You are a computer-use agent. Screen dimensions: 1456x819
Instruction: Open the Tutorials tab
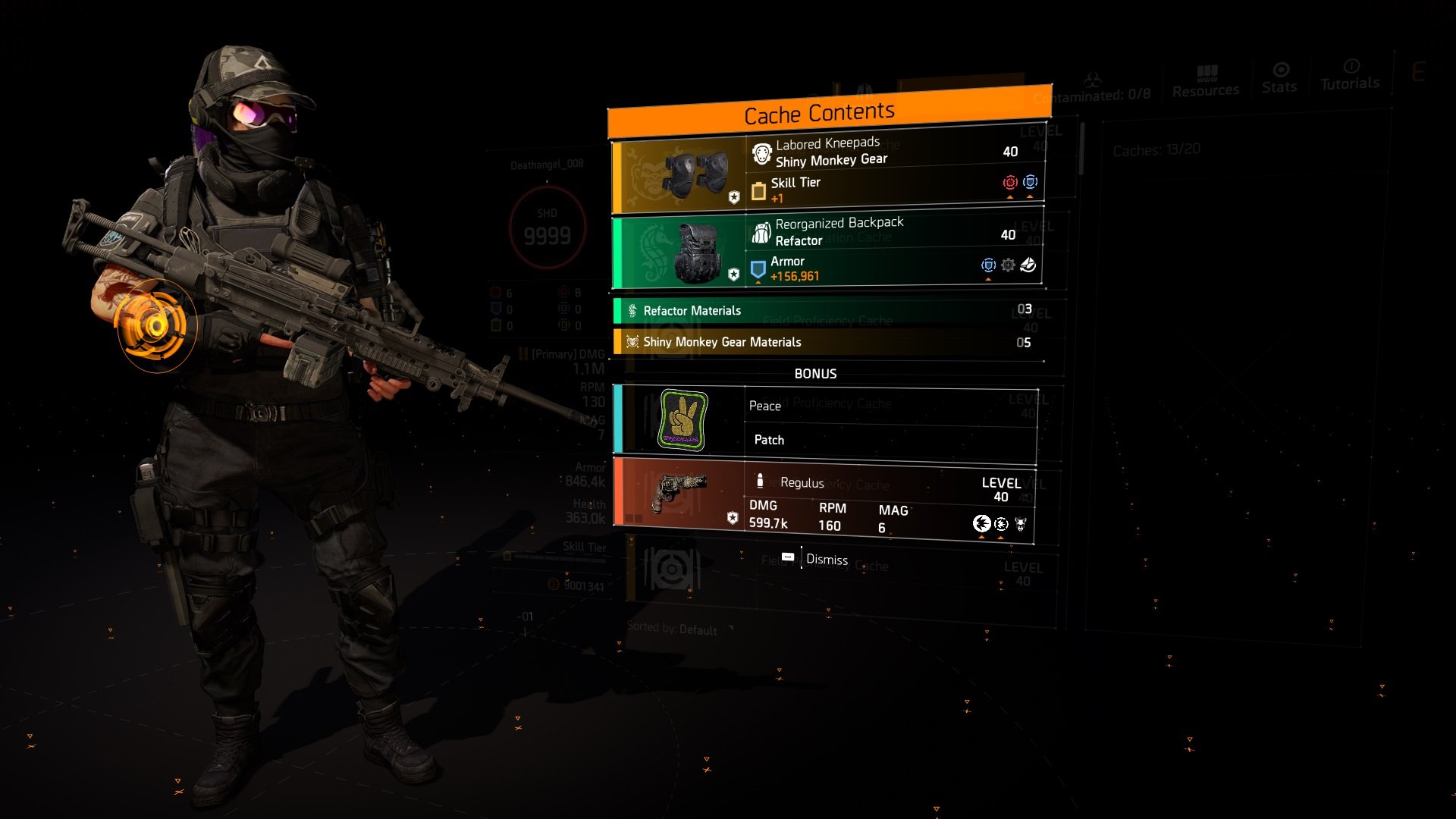(x=1350, y=76)
